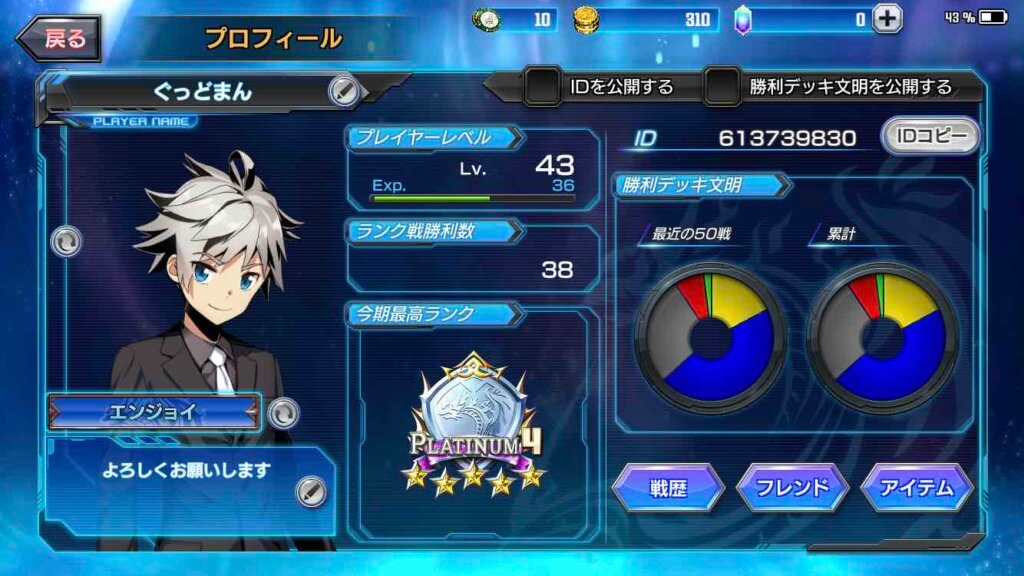Swap the avatar character icon
This screenshot has width=1024, height=576.
tap(66, 241)
